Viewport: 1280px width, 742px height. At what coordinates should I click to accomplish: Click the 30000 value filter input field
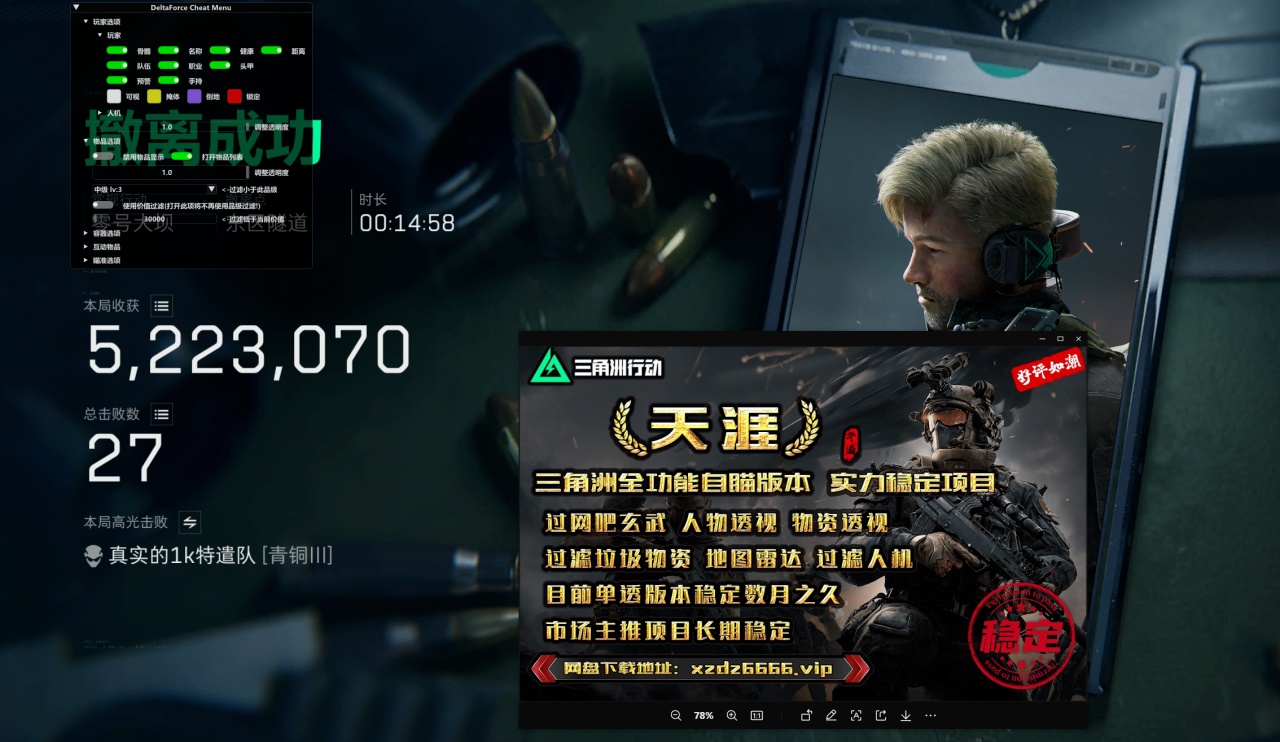(x=155, y=219)
